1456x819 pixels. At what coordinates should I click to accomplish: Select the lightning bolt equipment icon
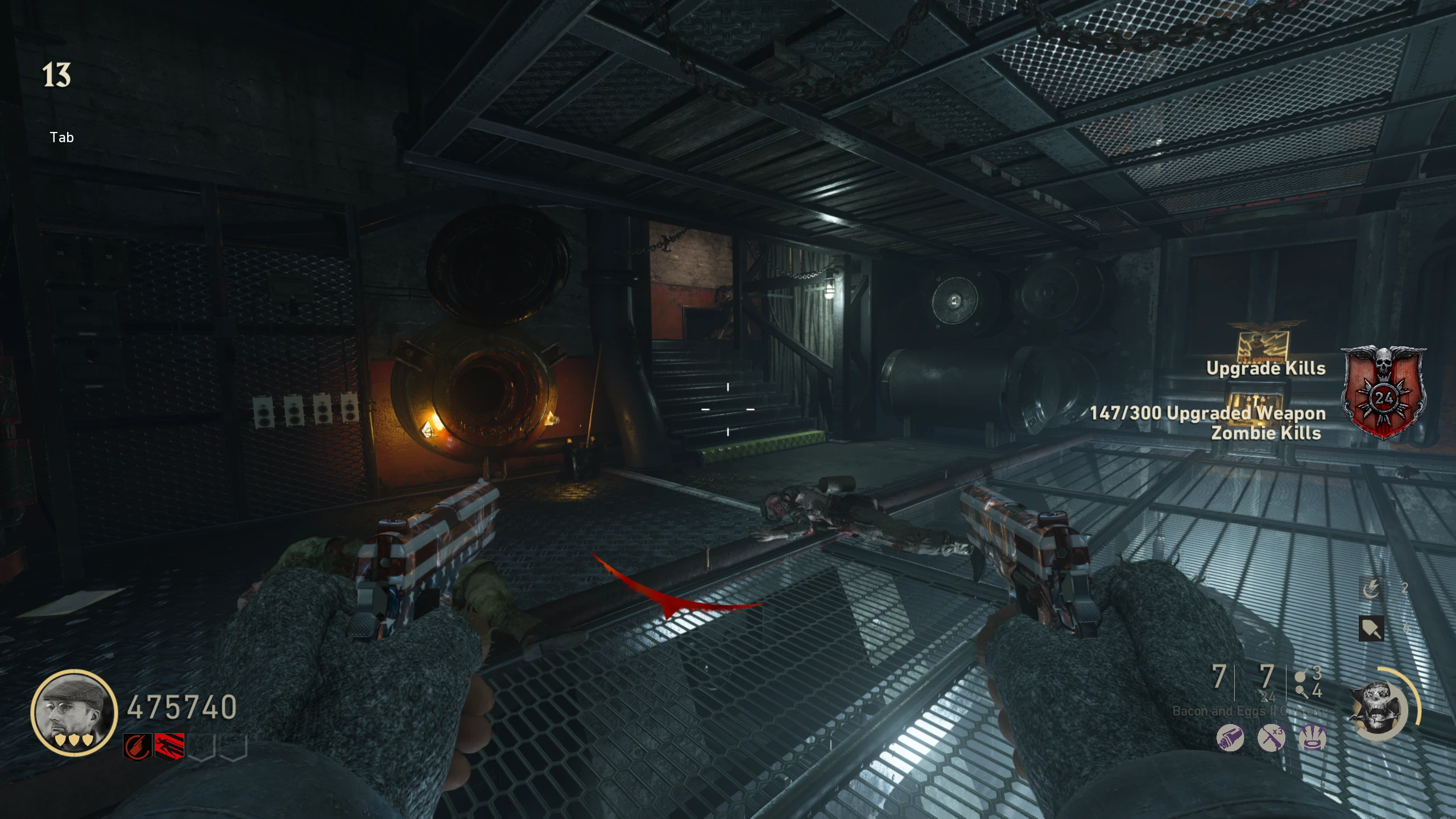pos(1371,588)
